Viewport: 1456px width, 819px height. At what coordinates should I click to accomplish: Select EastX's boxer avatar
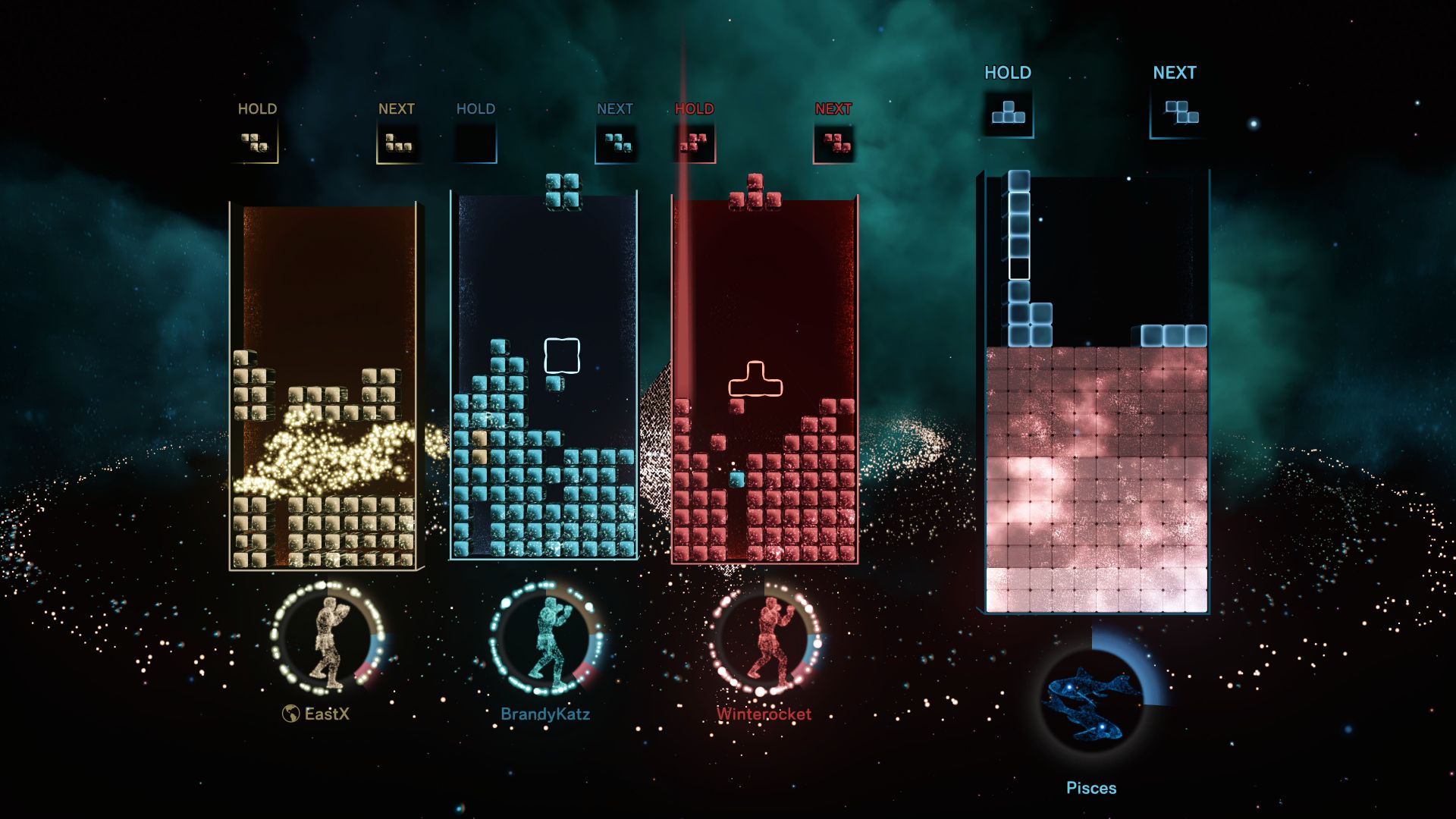point(328,639)
